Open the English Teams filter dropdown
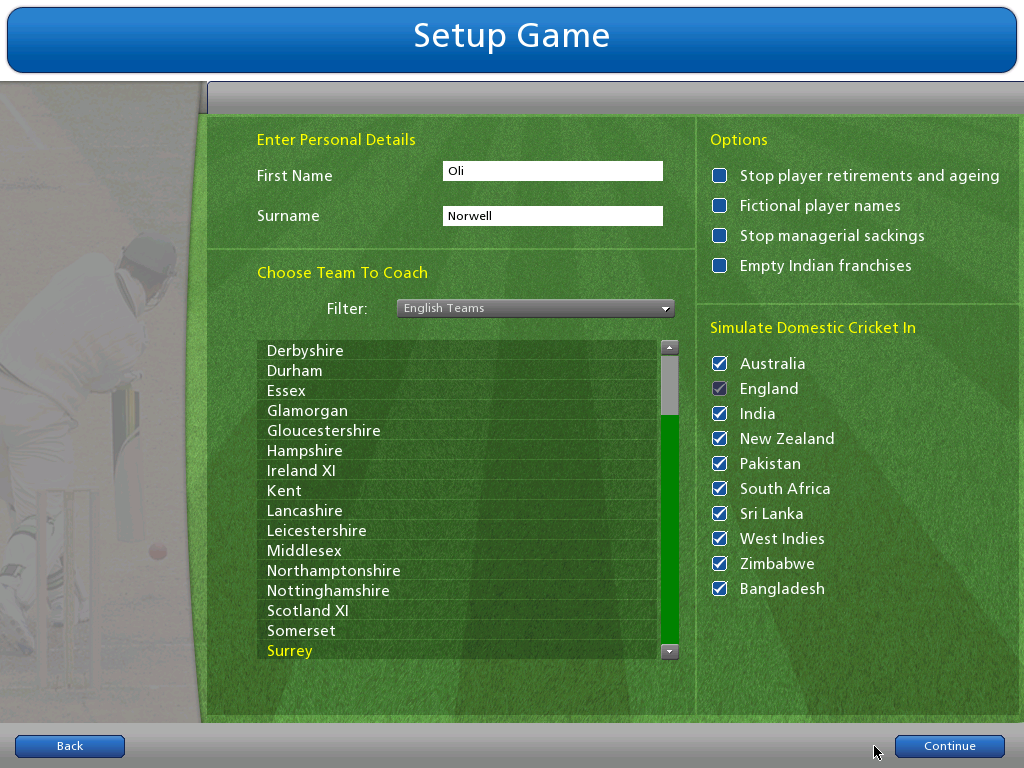 pos(535,308)
